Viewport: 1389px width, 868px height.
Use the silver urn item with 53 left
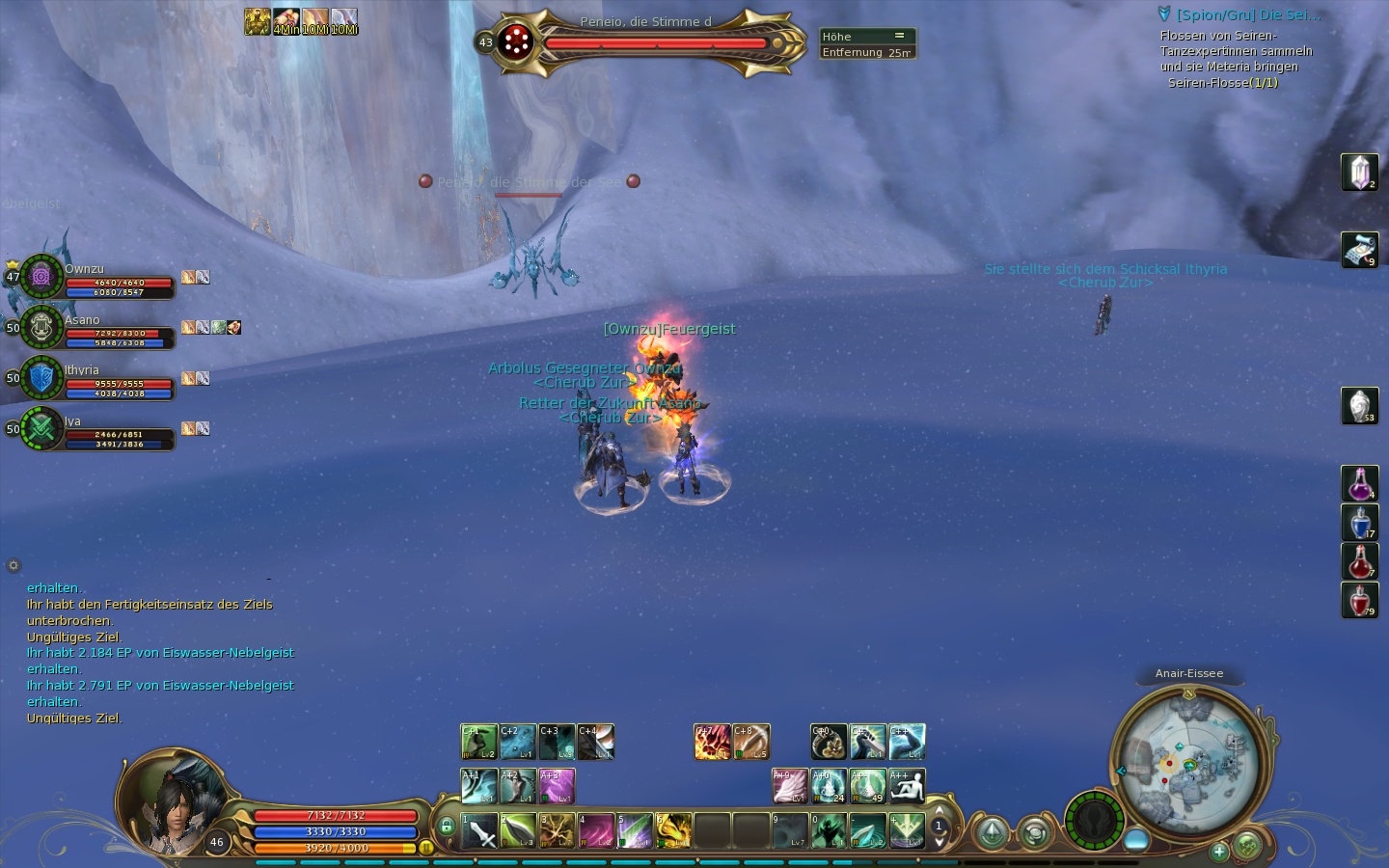point(1360,405)
